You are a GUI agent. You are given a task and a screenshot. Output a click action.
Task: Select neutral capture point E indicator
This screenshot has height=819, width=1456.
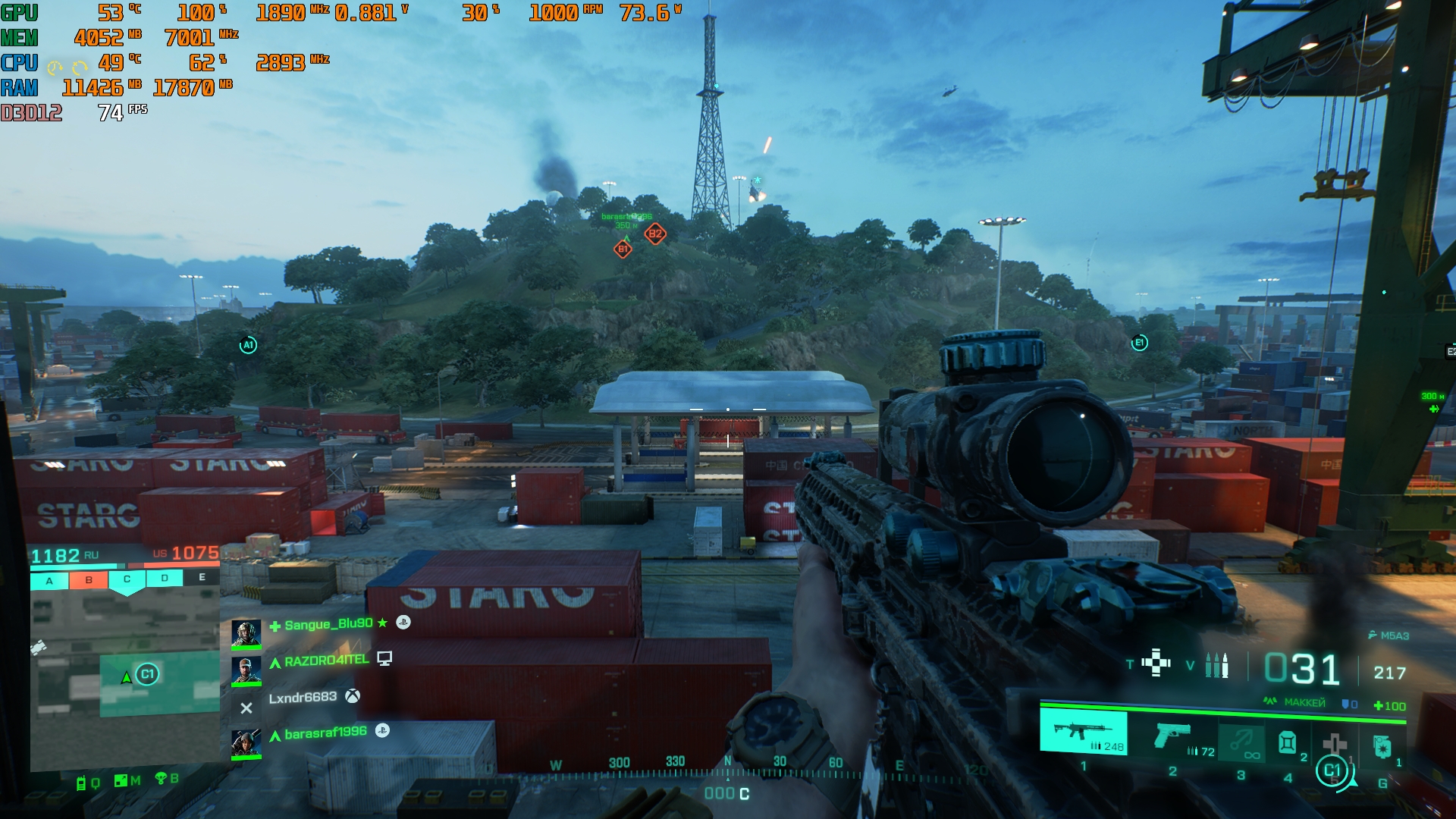[x=202, y=578]
